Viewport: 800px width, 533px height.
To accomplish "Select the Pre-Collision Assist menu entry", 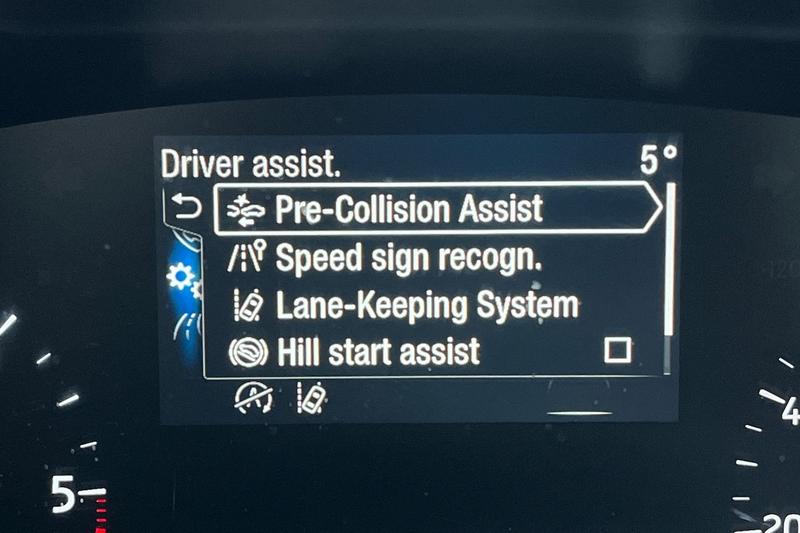I will [408, 209].
